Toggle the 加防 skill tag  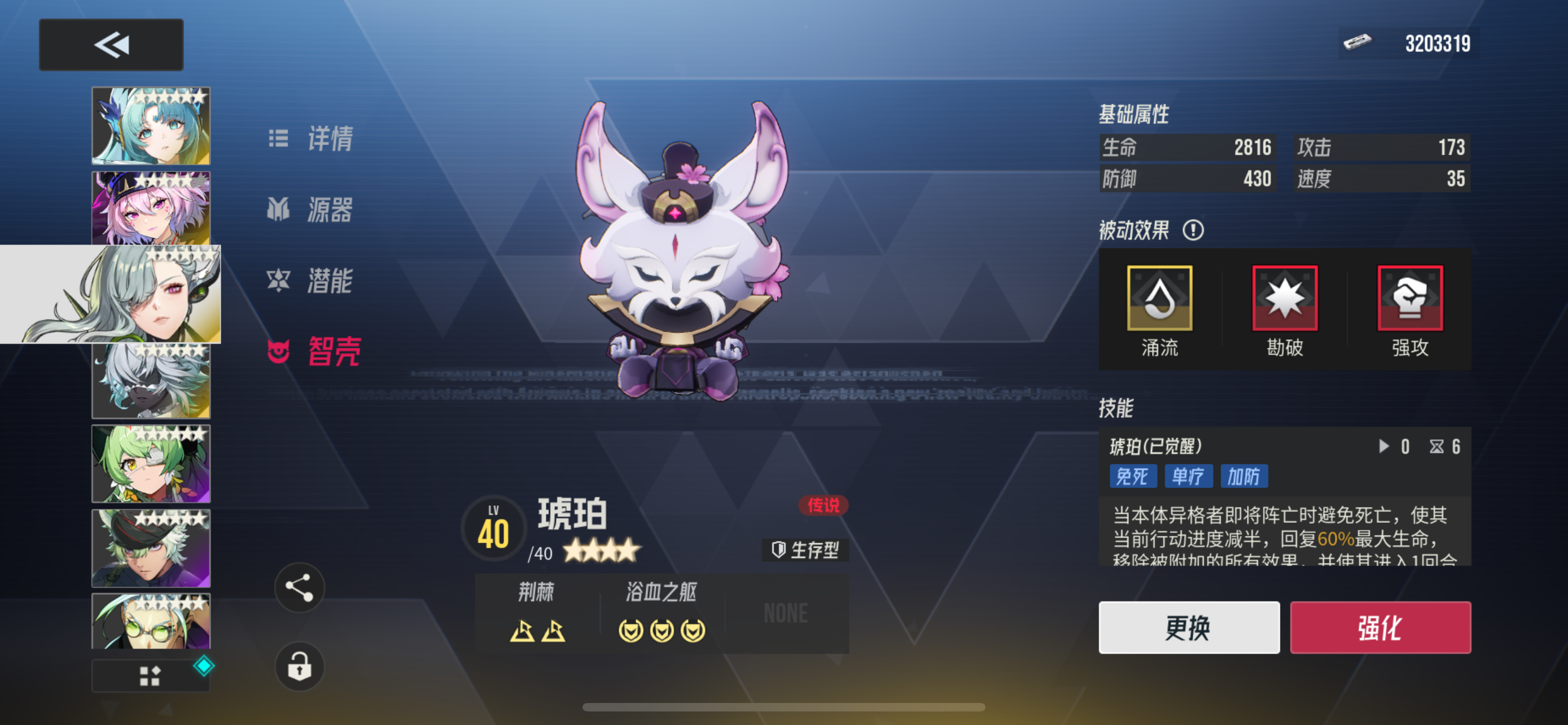click(1244, 477)
